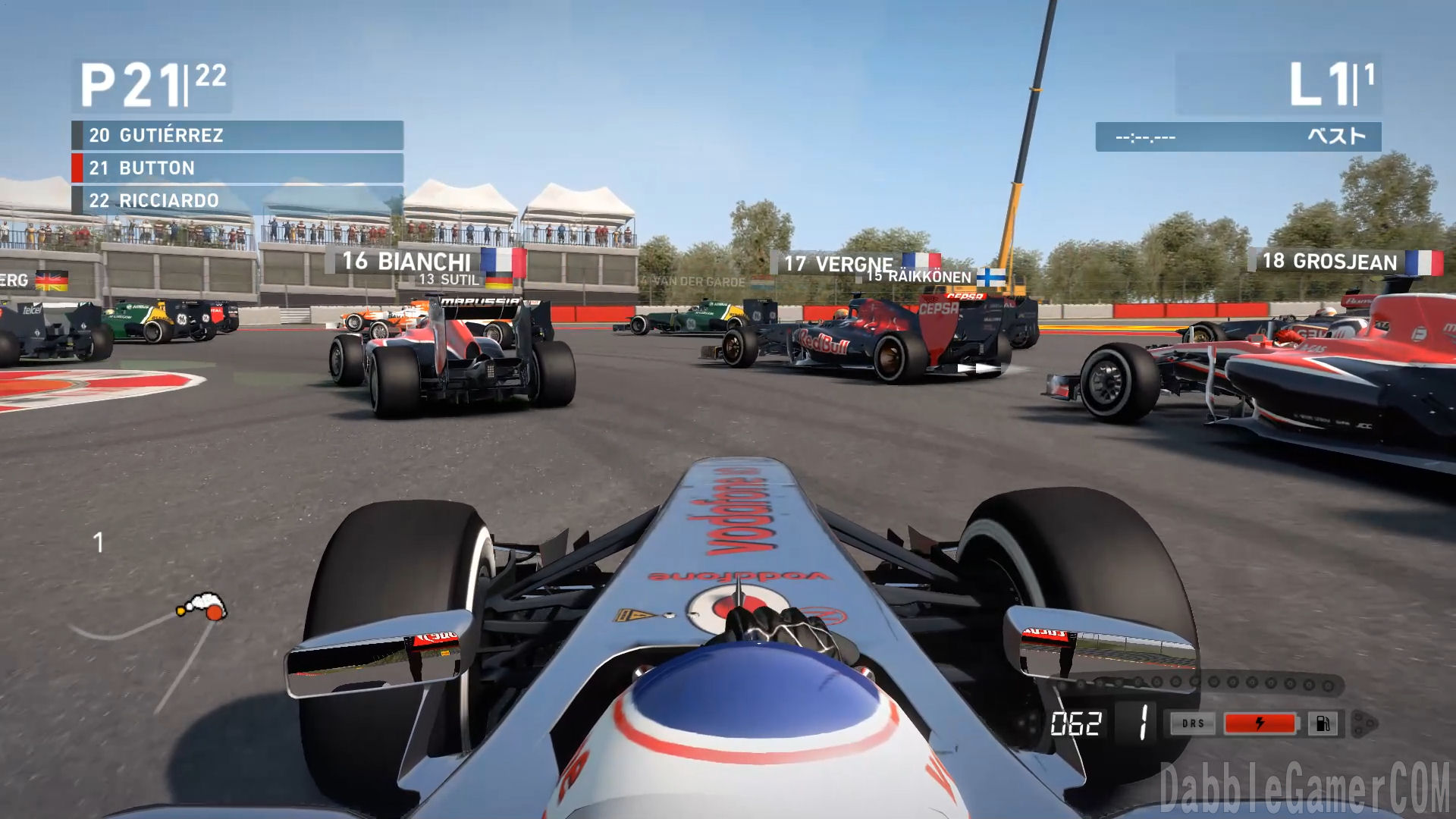The width and height of the screenshot is (1456, 819).
Task: Click the fuel pump icon
Action: tap(1322, 723)
